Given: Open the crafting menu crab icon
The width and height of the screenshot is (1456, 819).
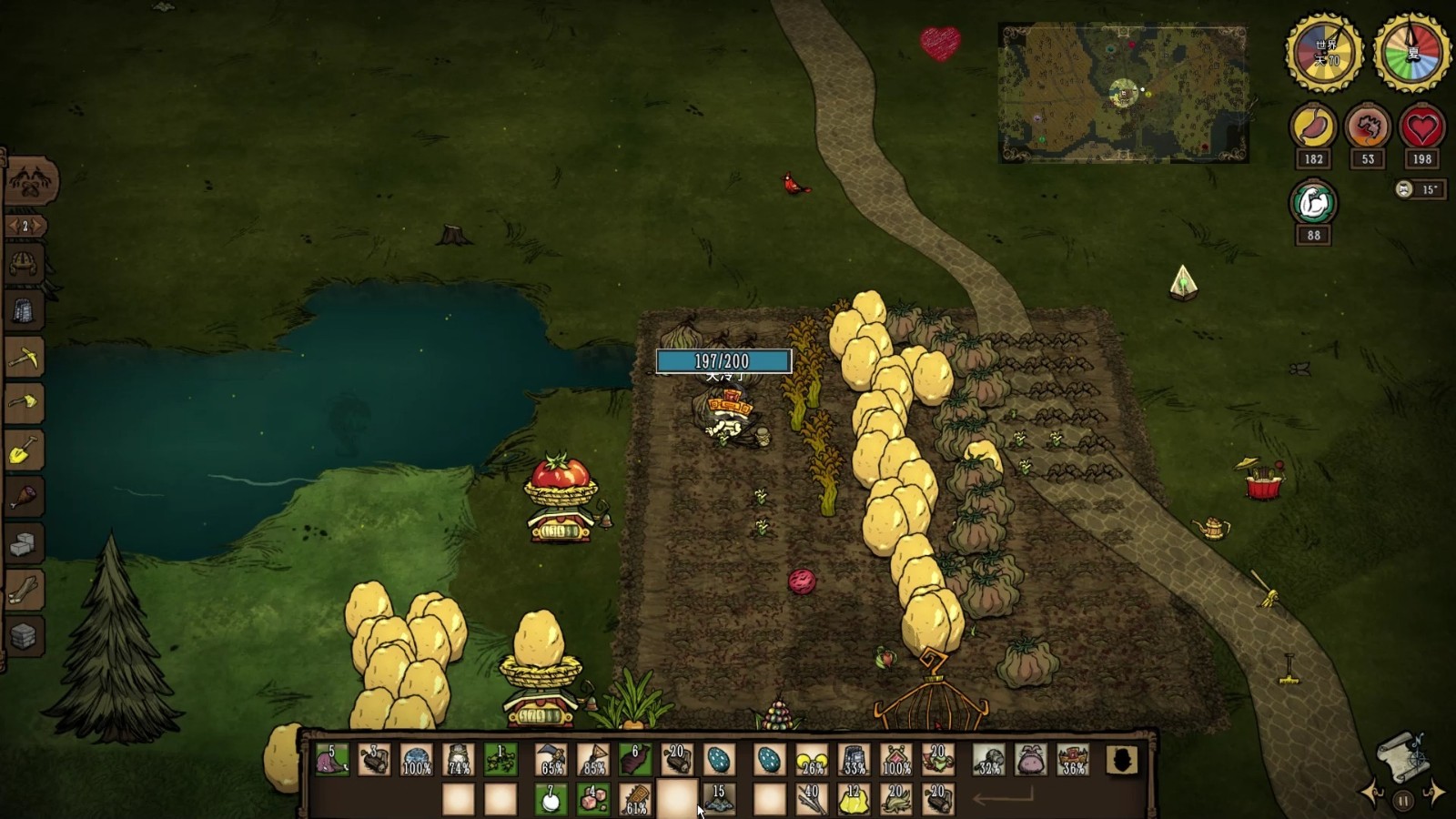Looking at the screenshot, I should pyautogui.click(x=32, y=180).
